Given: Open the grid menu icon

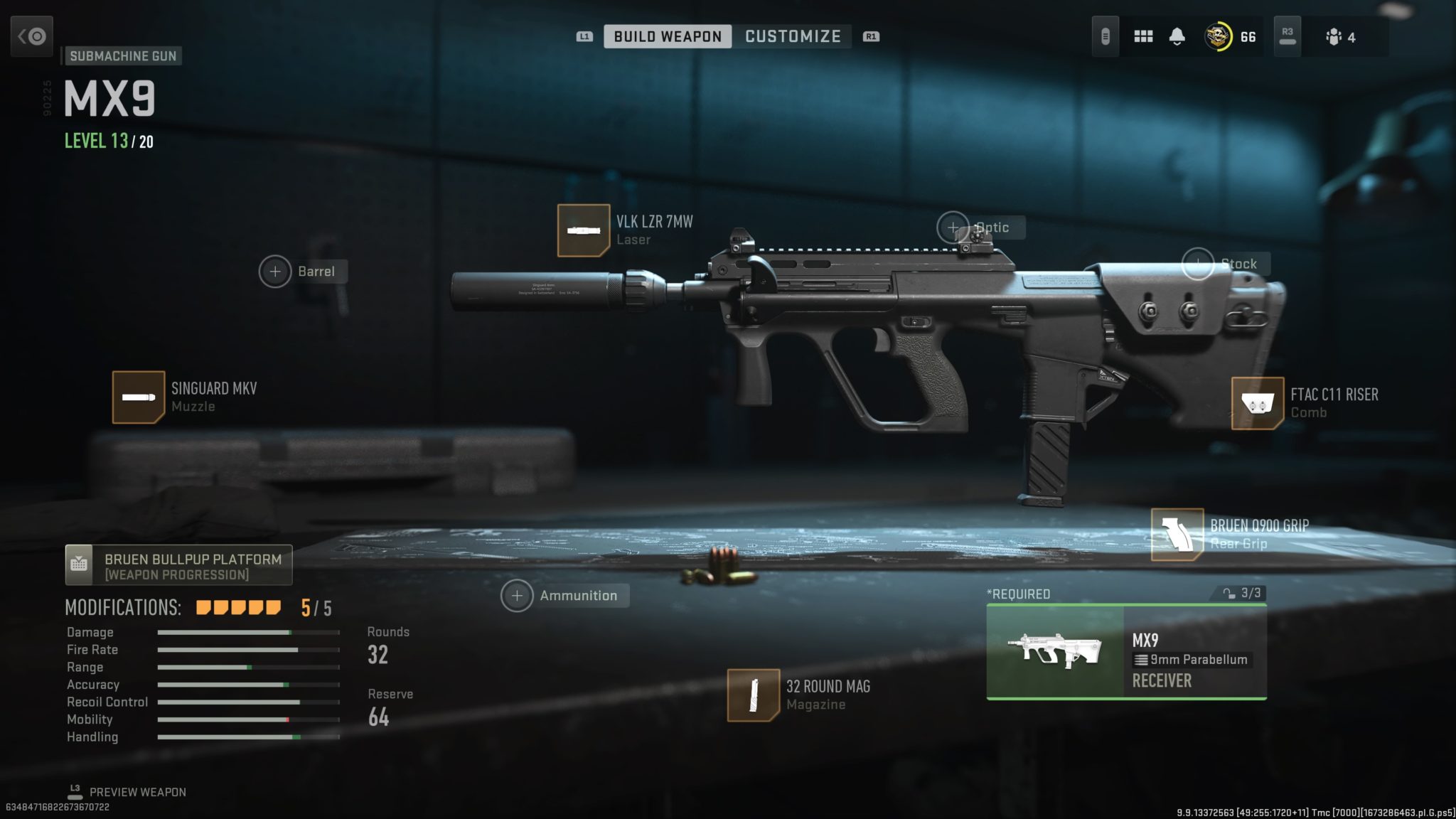Looking at the screenshot, I should coord(1143,36).
